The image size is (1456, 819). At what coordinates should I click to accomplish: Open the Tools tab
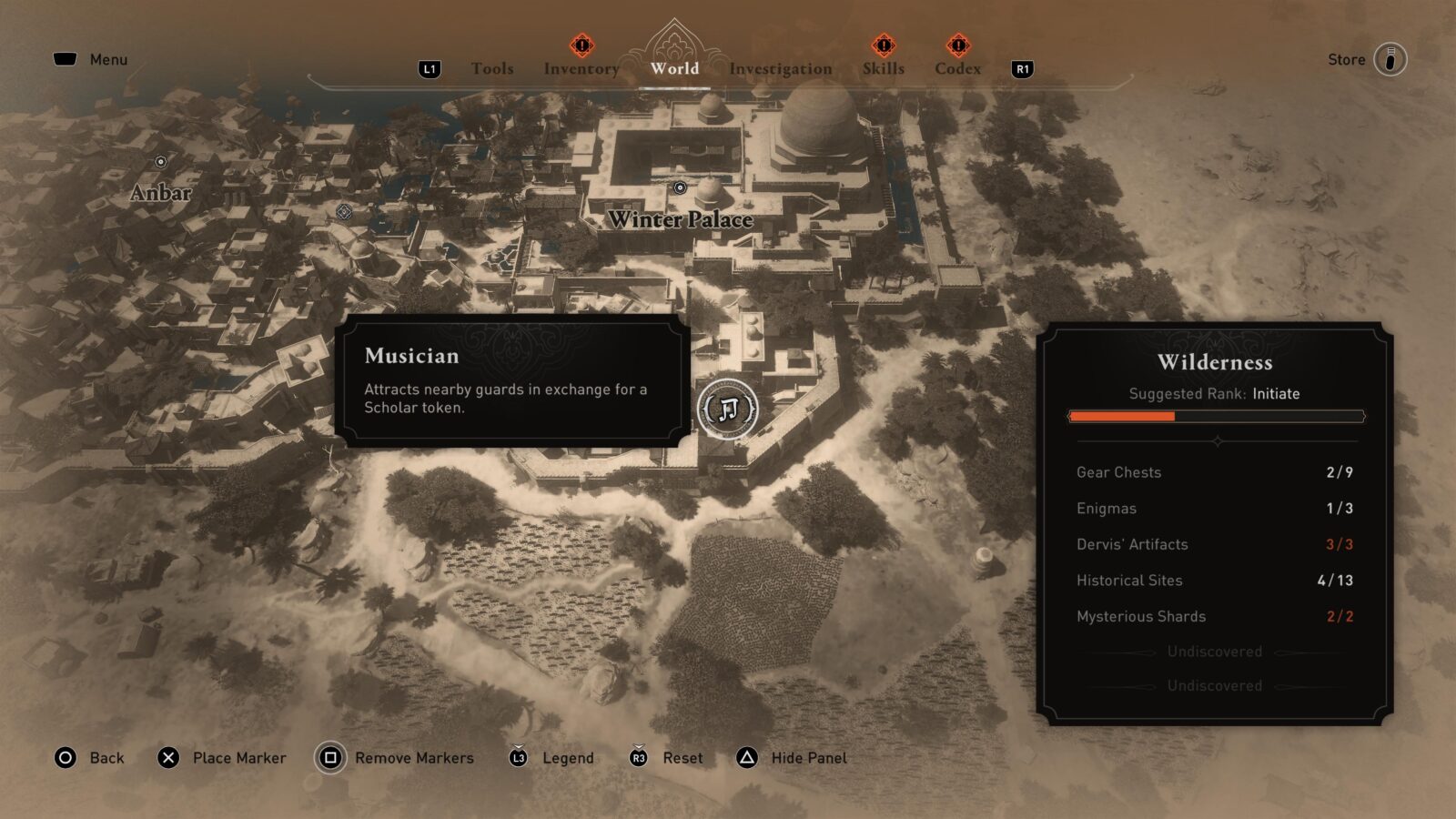pyautogui.click(x=491, y=68)
